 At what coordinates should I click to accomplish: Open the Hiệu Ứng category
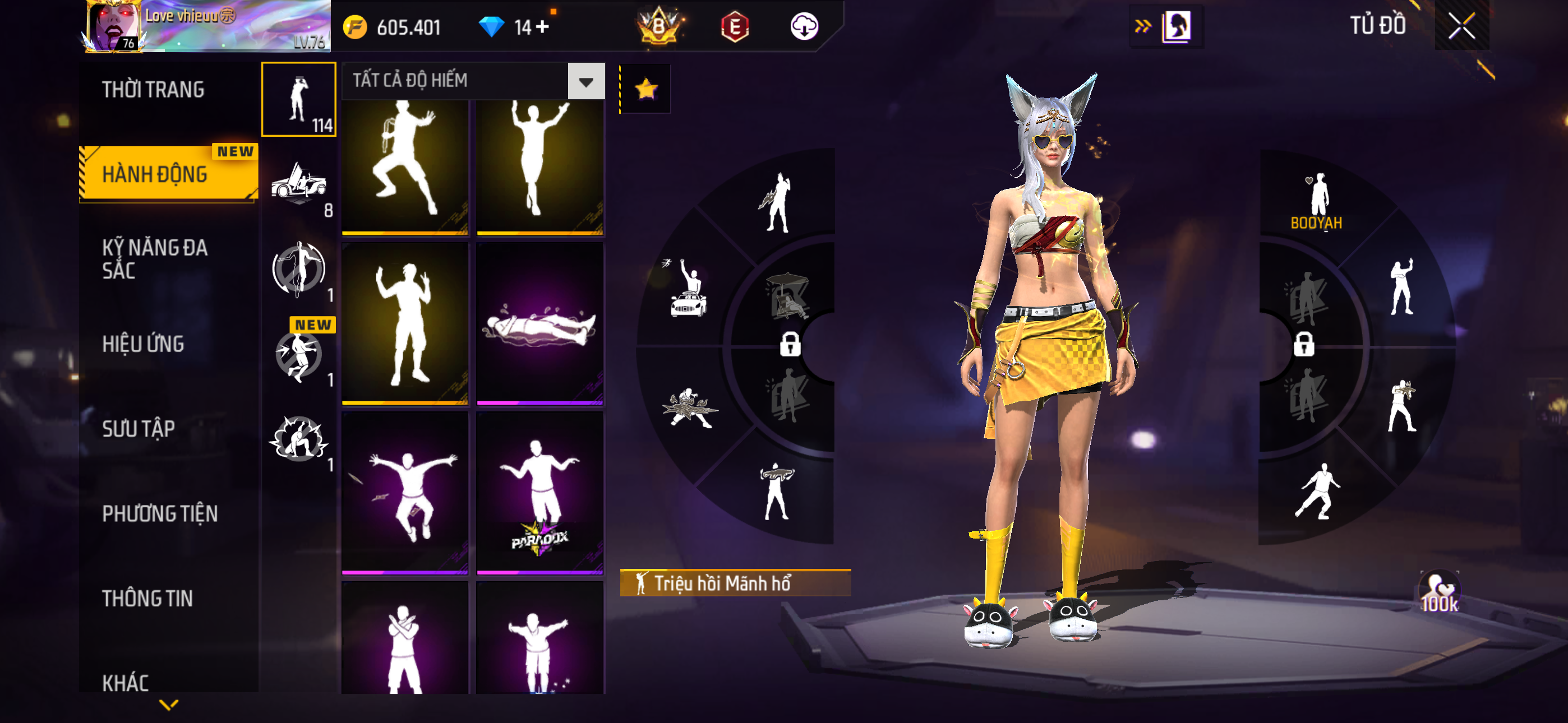[143, 345]
